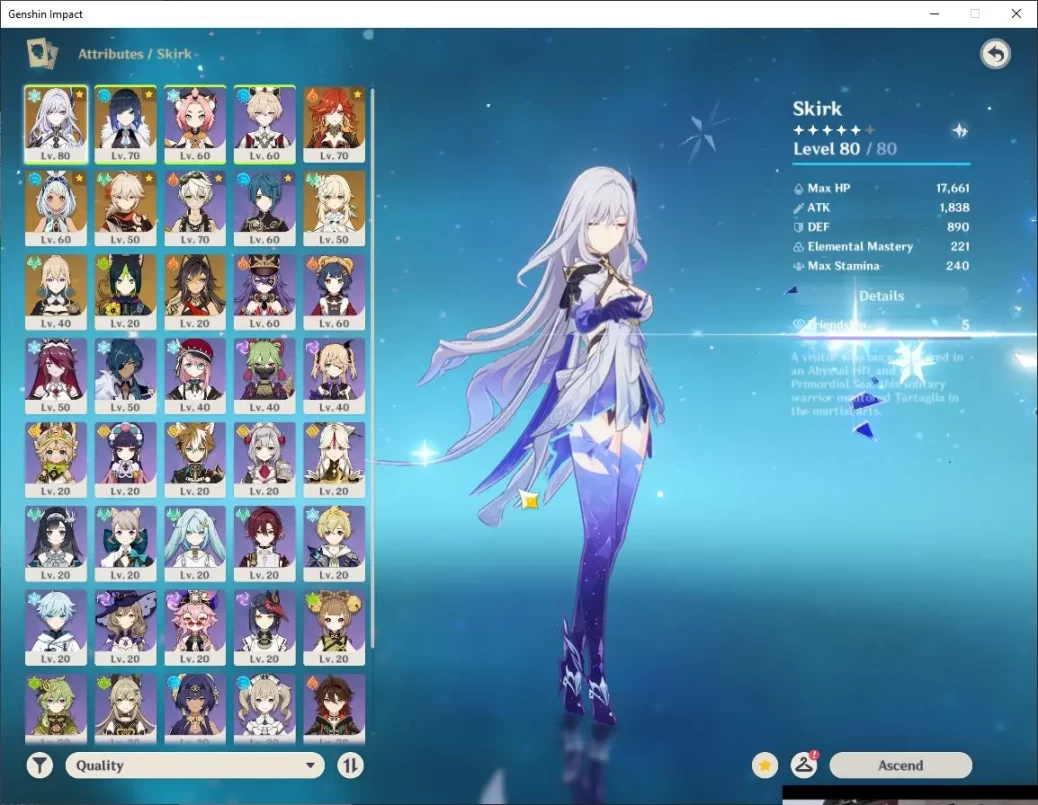Toggle the sort order arrows
The image size is (1038, 805).
[350, 765]
